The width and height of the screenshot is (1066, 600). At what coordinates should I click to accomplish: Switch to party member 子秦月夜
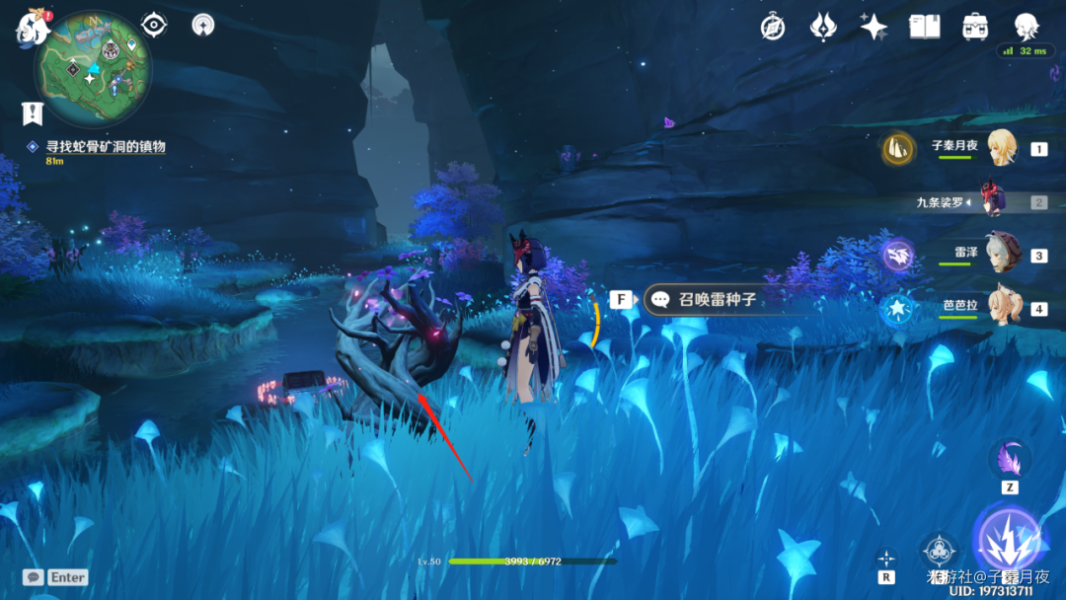click(x=1000, y=148)
